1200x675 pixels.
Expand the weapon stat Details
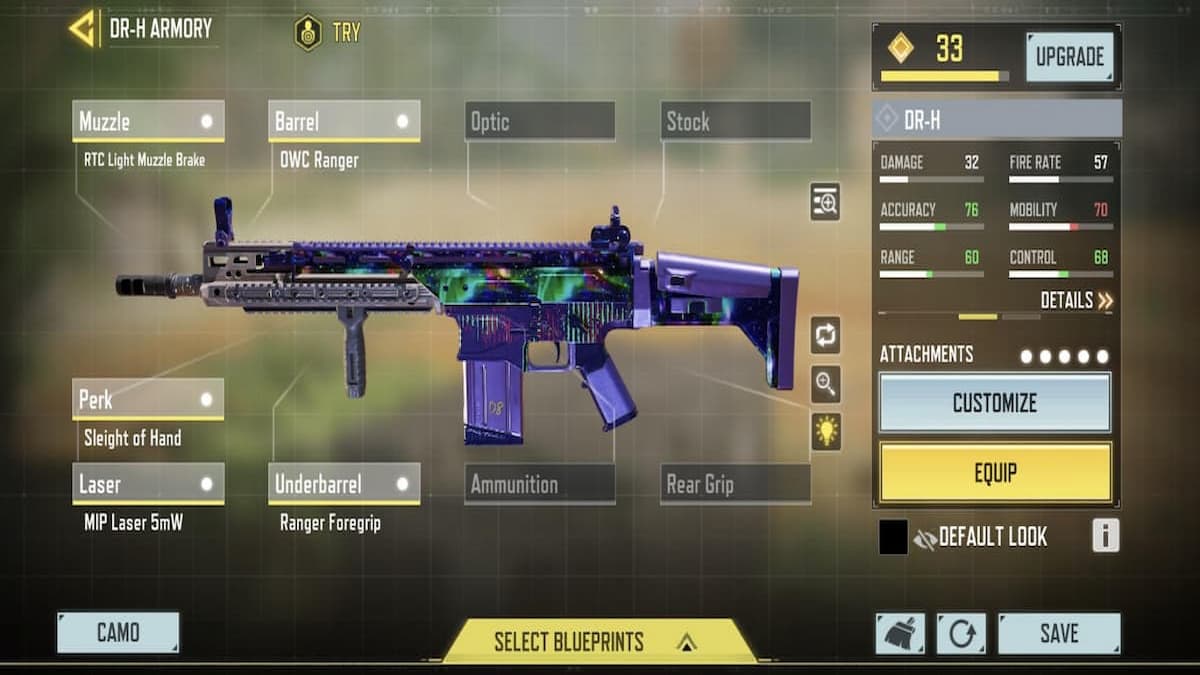coord(1076,300)
